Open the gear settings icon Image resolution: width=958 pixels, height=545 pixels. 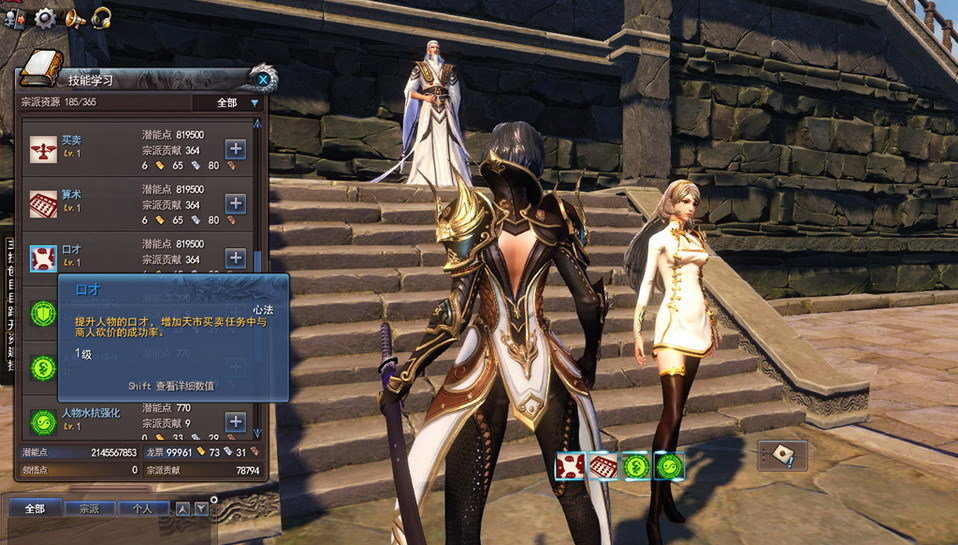(x=45, y=17)
